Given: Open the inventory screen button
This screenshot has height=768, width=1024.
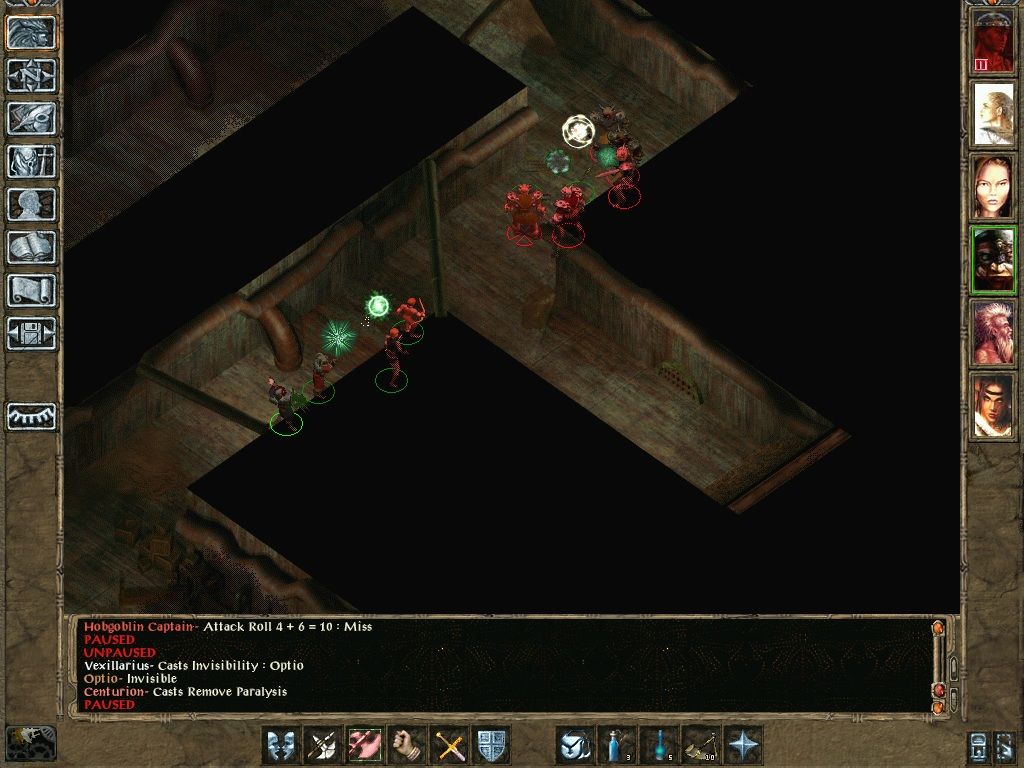Looking at the screenshot, I should 32,161.
